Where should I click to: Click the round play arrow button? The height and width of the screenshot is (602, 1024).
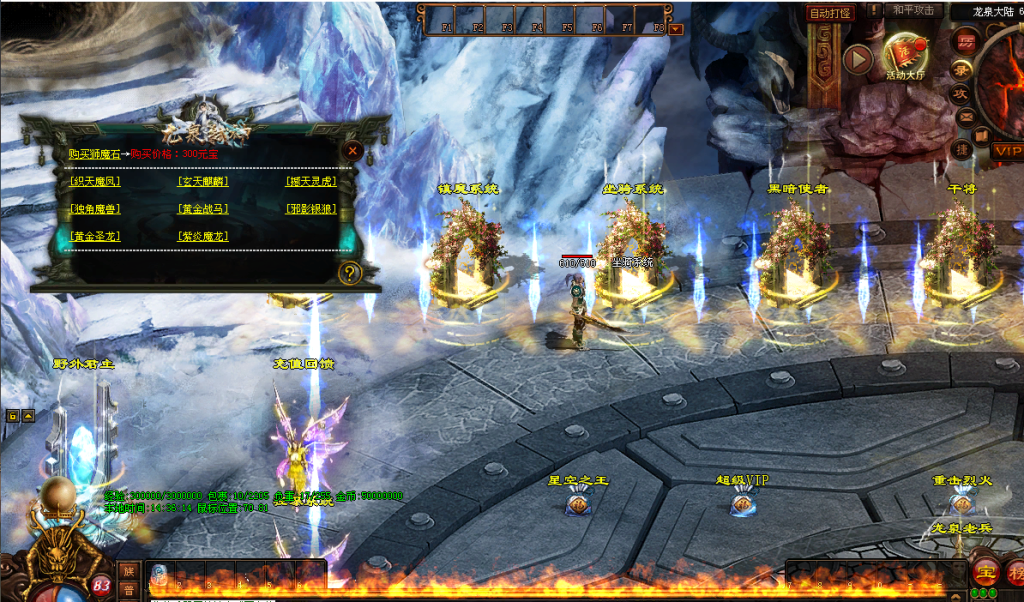click(857, 59)
